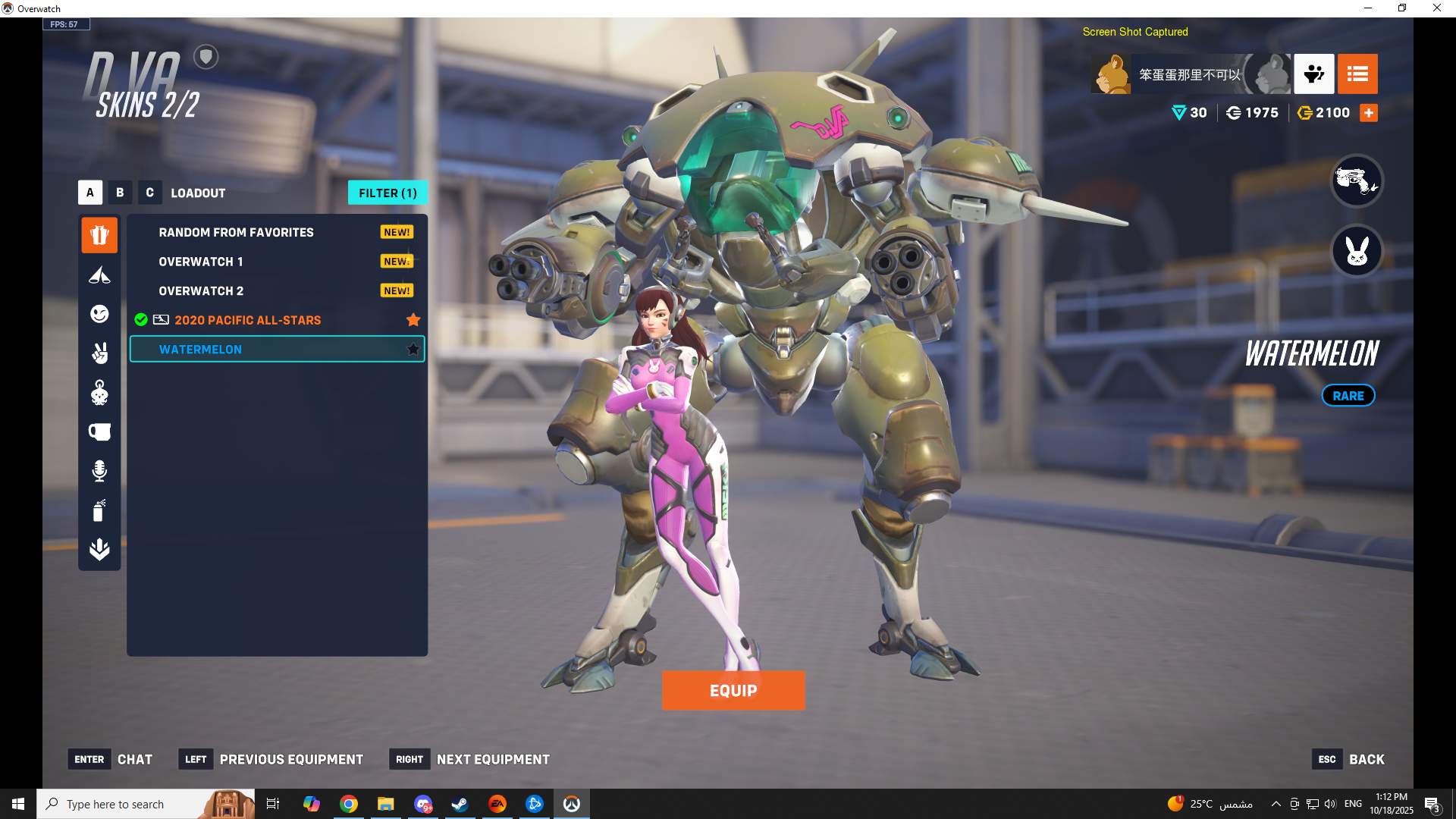Open the skin filter options
The width and height of the screenshot is (1456, 819).
388,193
